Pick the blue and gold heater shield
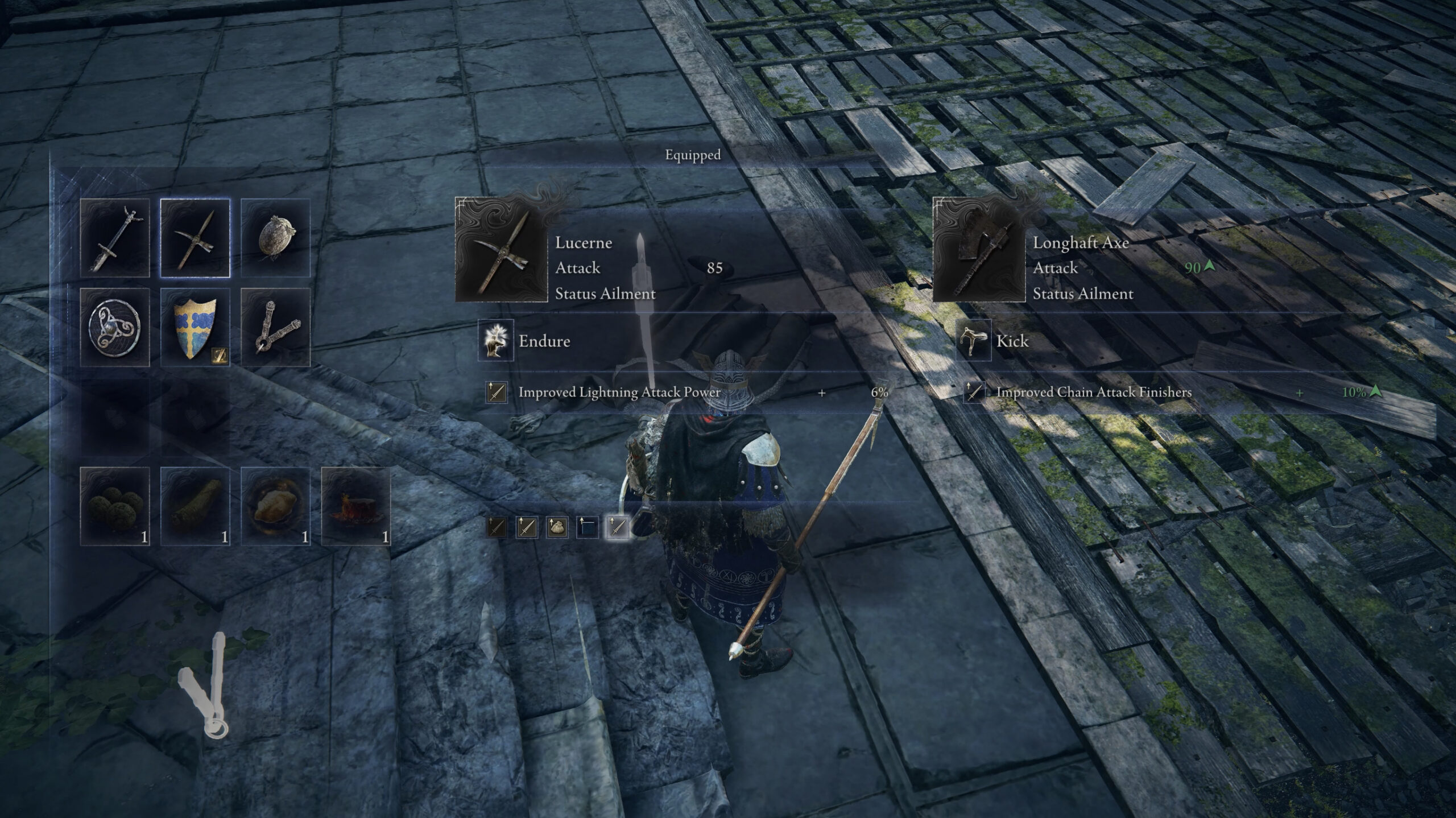1456x818 pixels. pos(195,327)
